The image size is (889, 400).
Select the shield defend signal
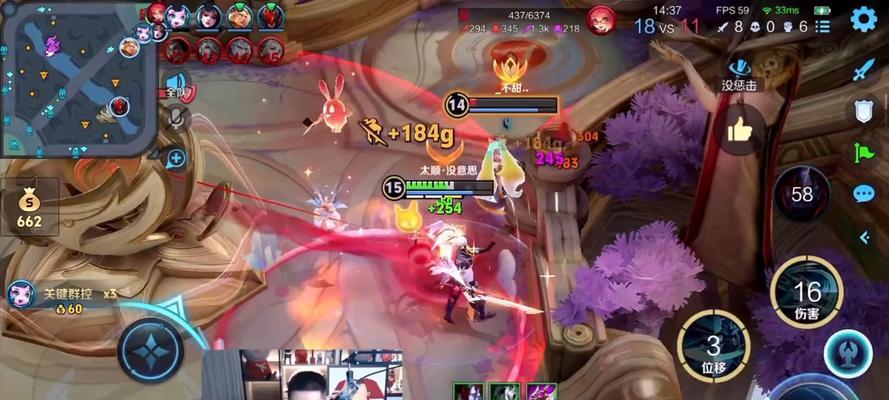point(864,111)
